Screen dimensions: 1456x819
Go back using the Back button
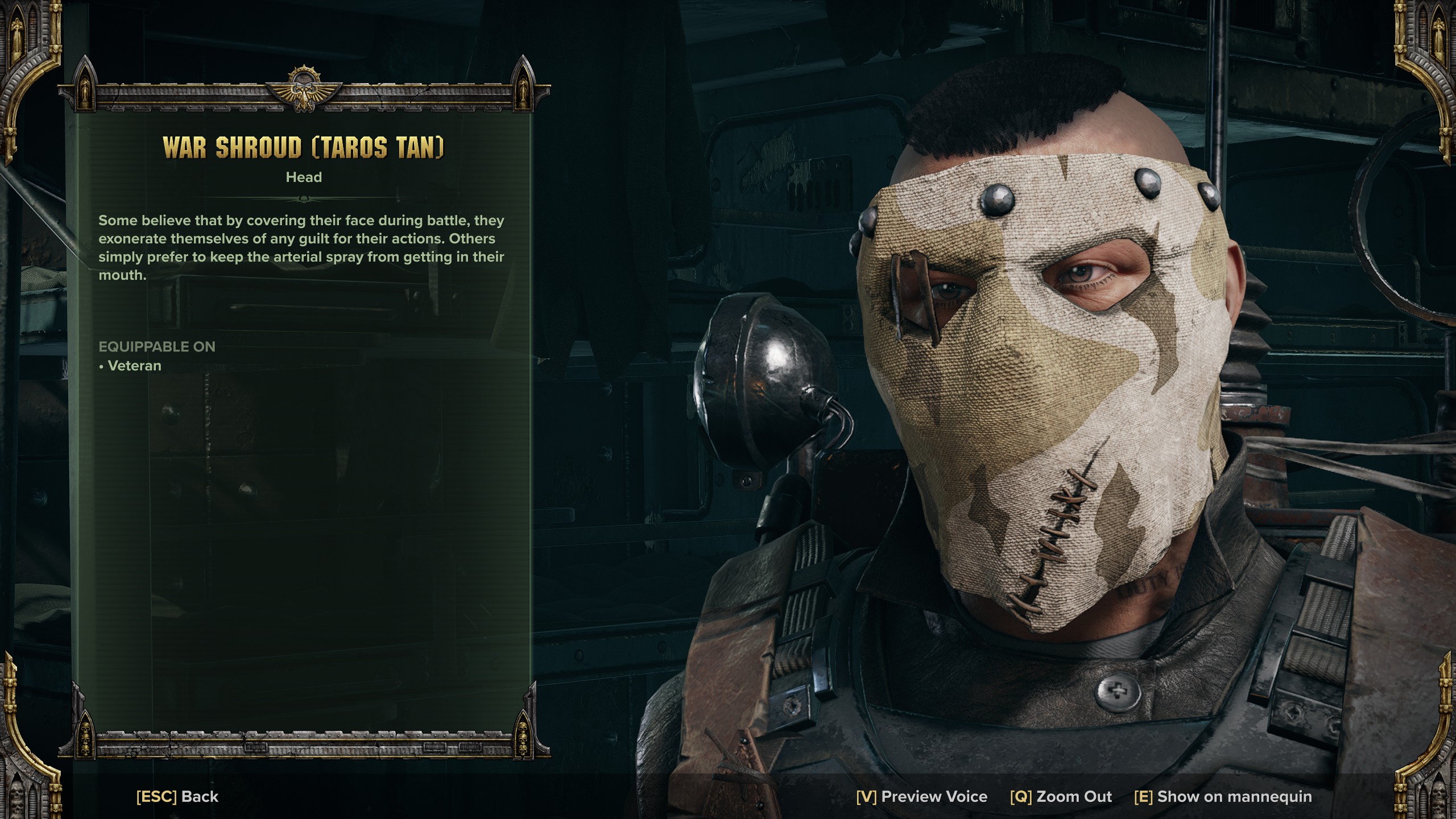coord(177,796)
